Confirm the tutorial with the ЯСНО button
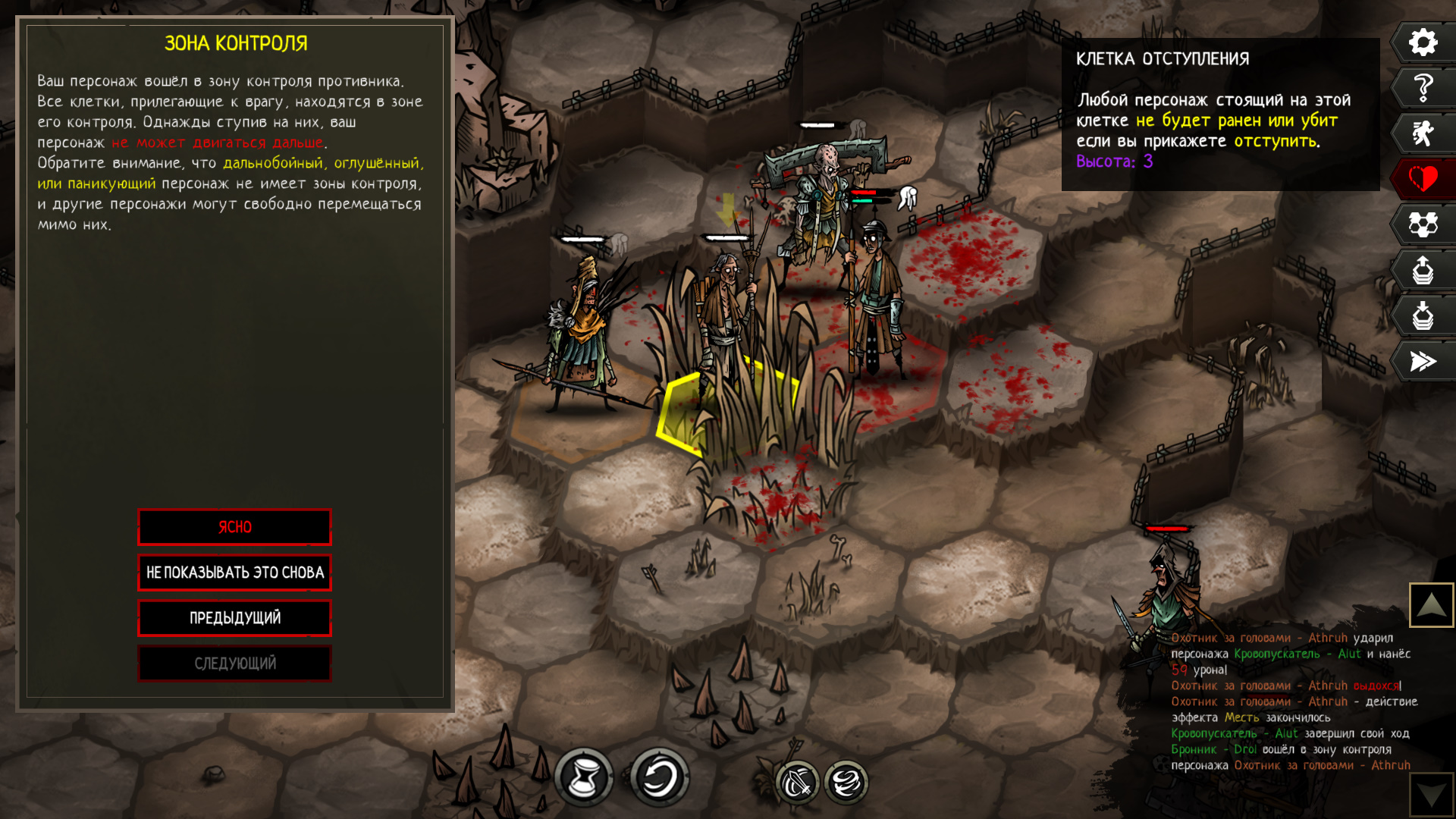 pyautogui.click(x=234, y=527)
